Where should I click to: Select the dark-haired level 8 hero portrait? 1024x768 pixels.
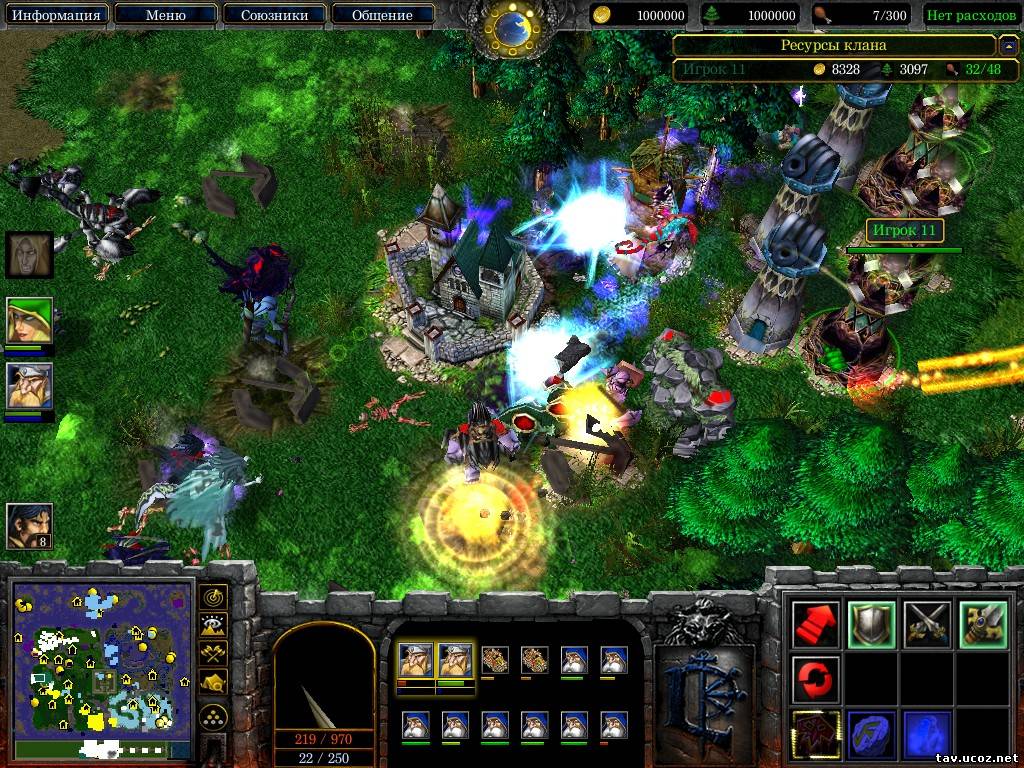[x=29, y=525]
